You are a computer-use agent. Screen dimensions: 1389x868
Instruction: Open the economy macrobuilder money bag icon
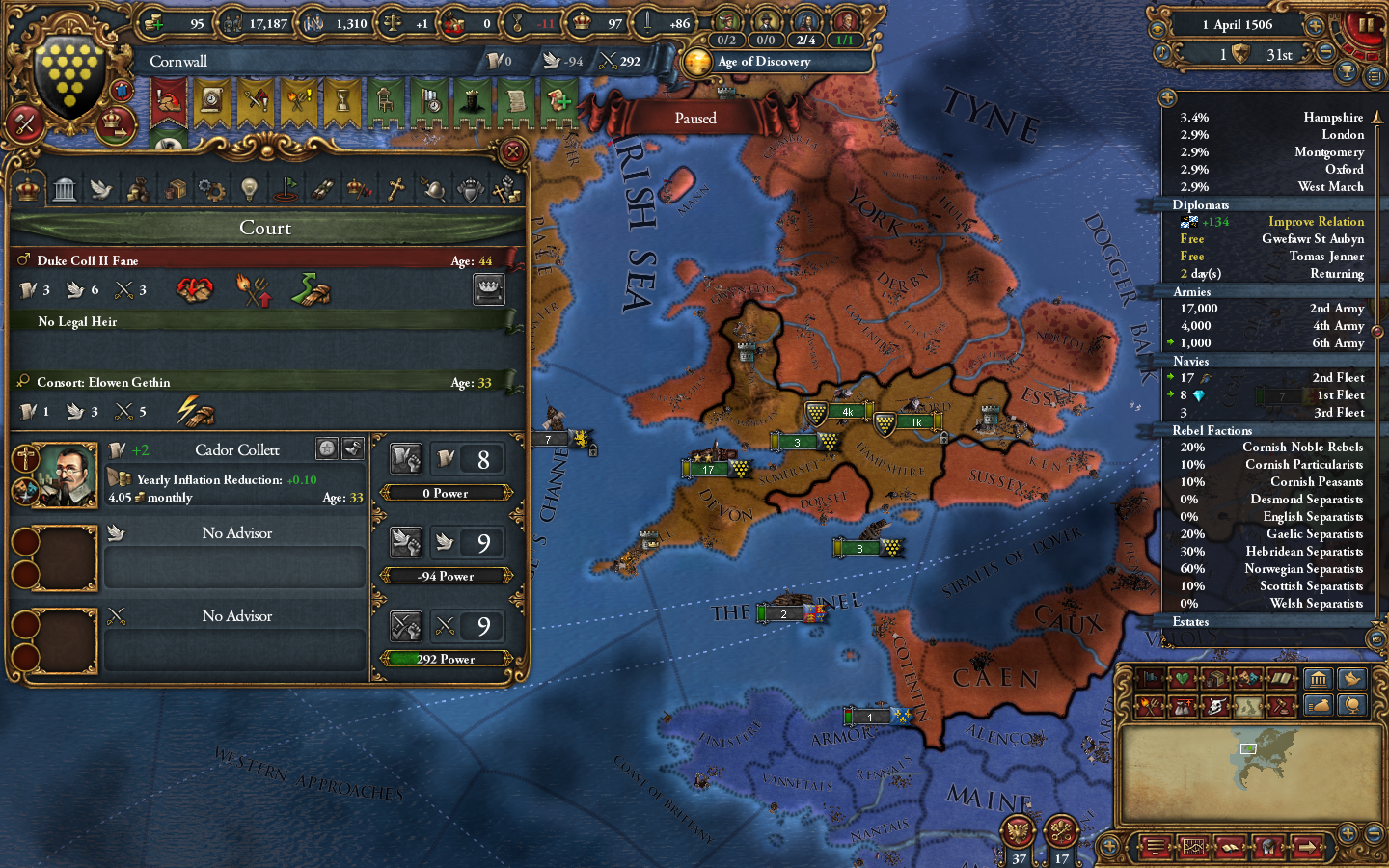coord(1319,705)
